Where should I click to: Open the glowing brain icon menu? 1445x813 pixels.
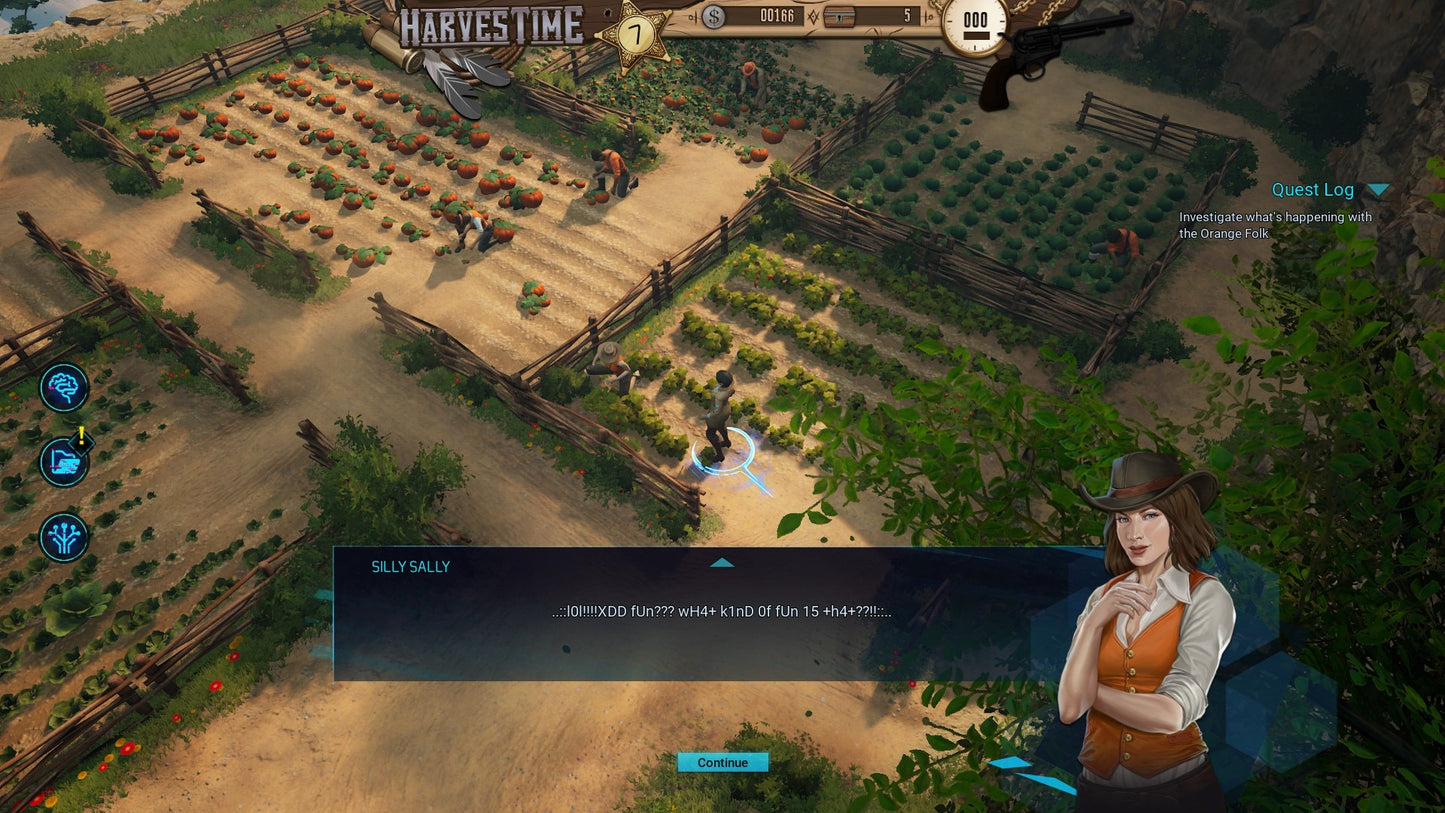coord(64,387)
